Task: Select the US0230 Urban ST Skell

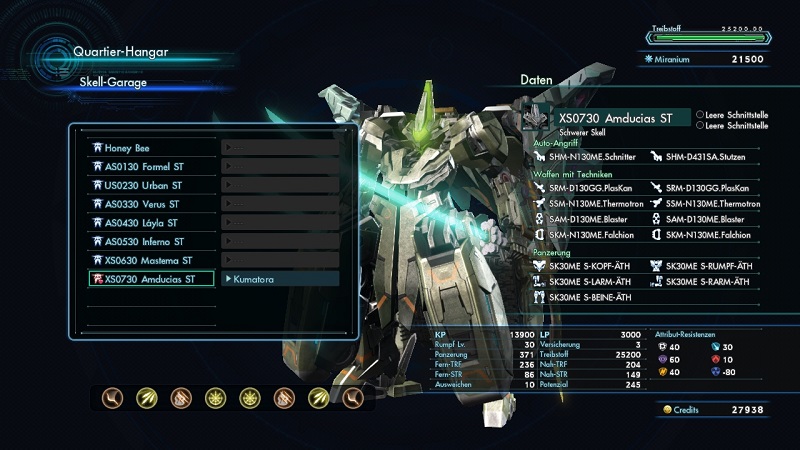Action: coord(150,185)
